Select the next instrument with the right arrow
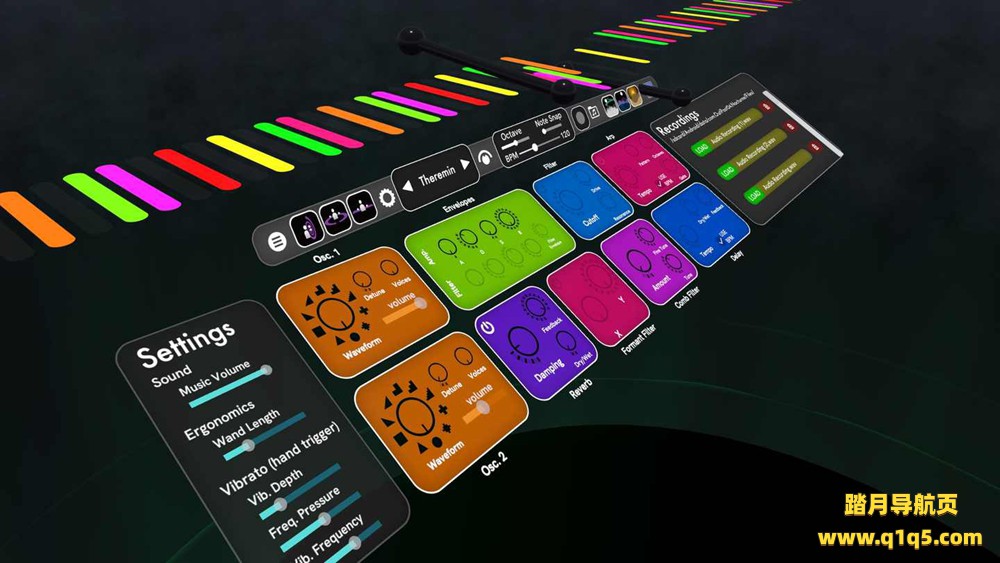This screenshot has width=1000, height=563. click(x=465, y=165)
